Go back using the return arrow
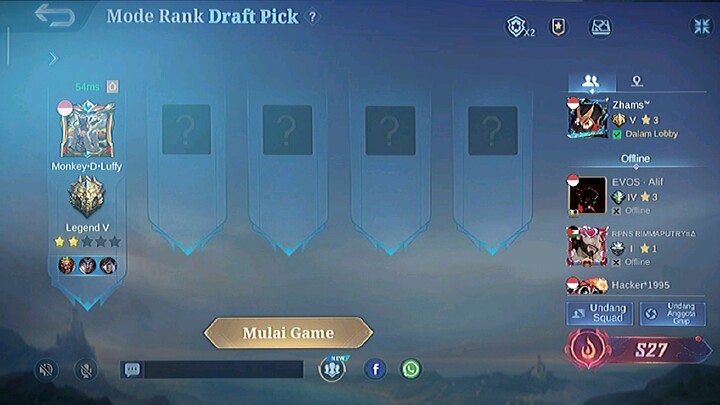Viewport: 720px width, 405px height. coord(55,16)
